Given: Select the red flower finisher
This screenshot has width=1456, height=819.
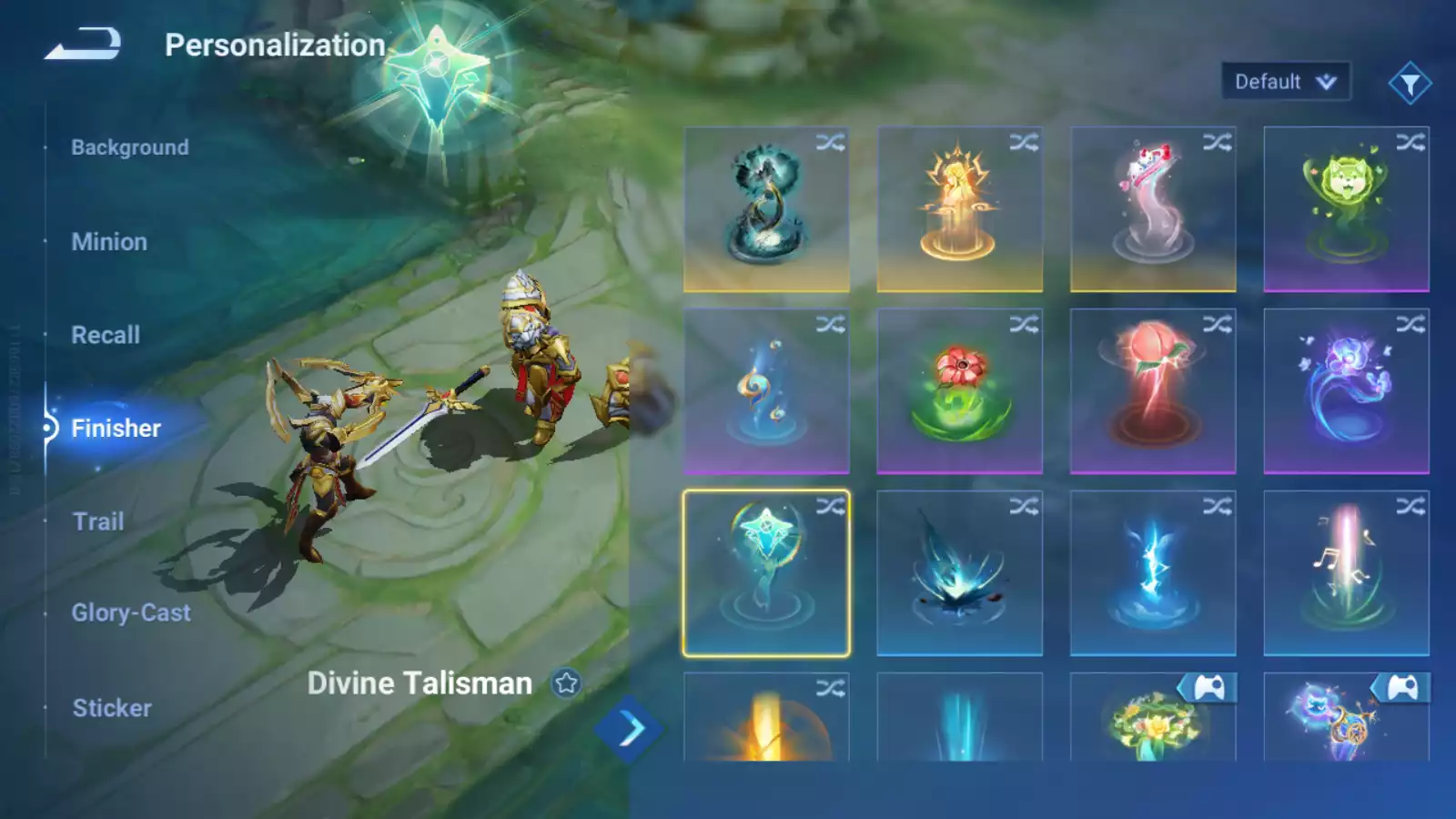Looking at the screenshot, I should coord(959,391).
